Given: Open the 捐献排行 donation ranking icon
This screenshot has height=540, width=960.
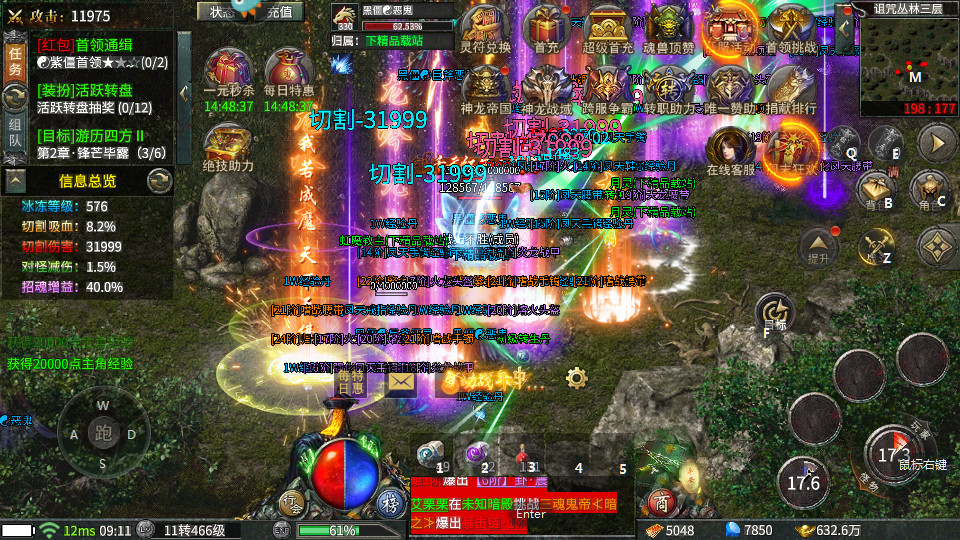Looking at the screenshot, I should (791, 88).
